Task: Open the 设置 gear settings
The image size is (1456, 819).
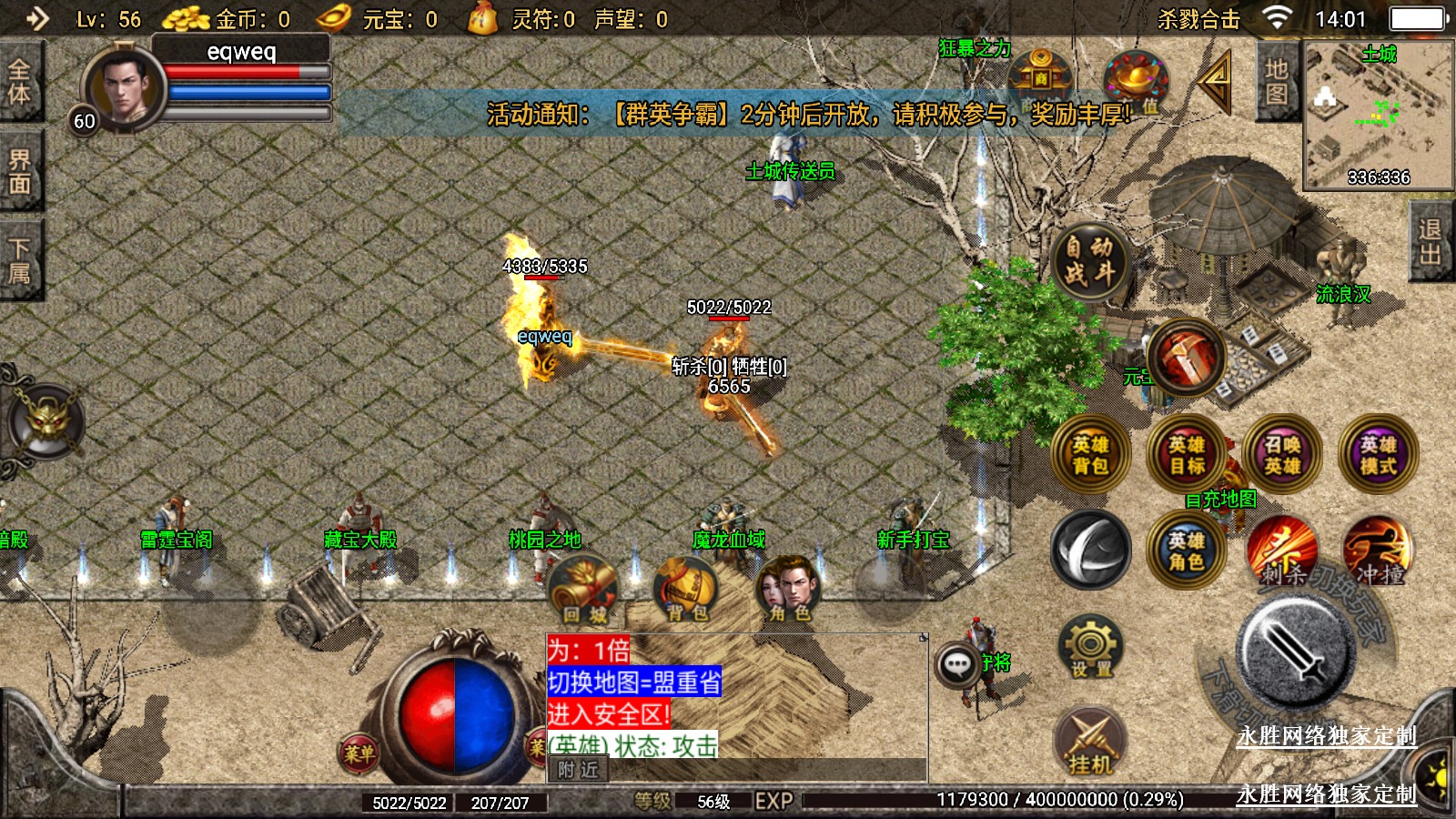Action: [x=1090, y=647]
